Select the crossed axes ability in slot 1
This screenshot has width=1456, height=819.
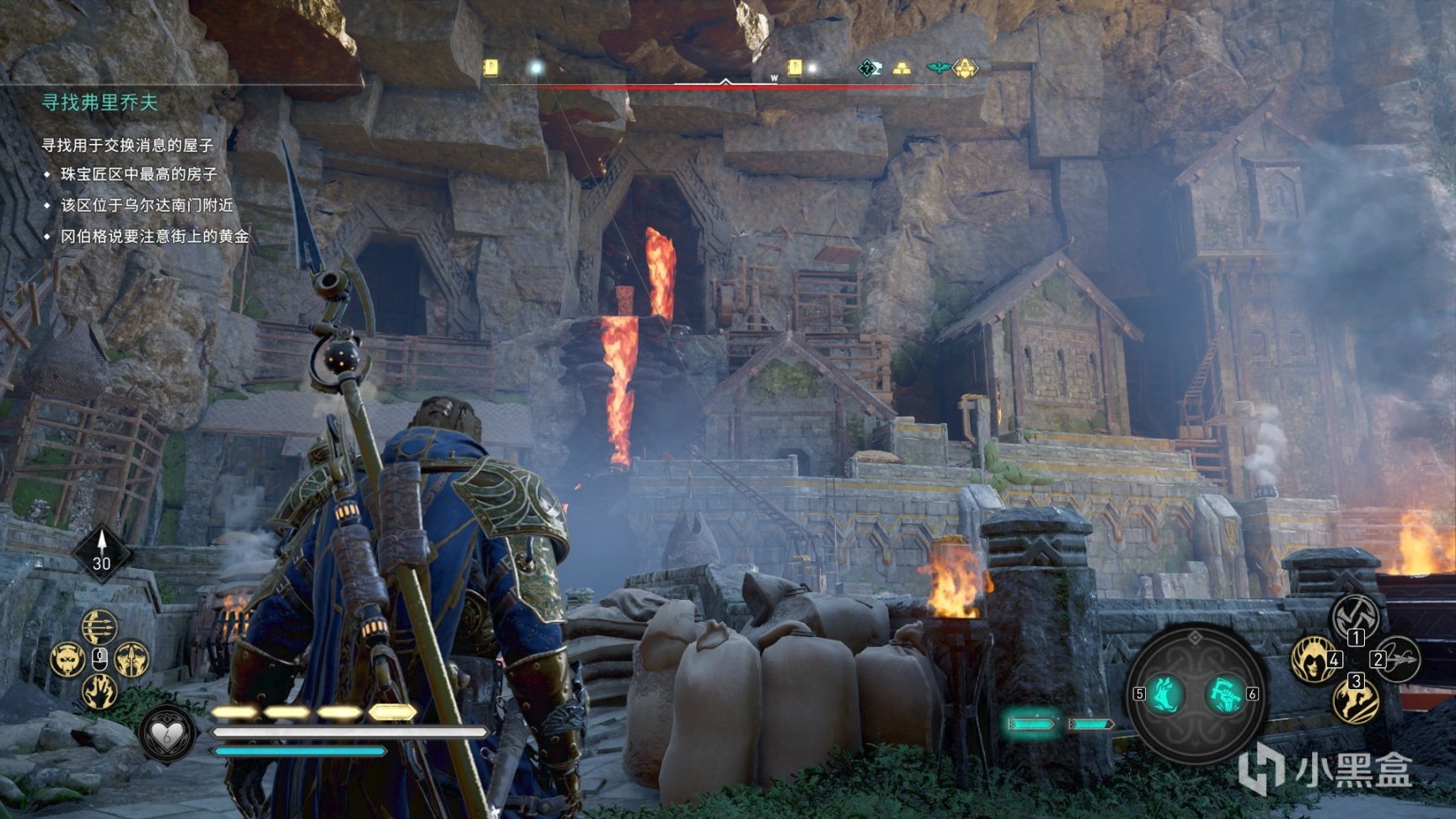1354,618
